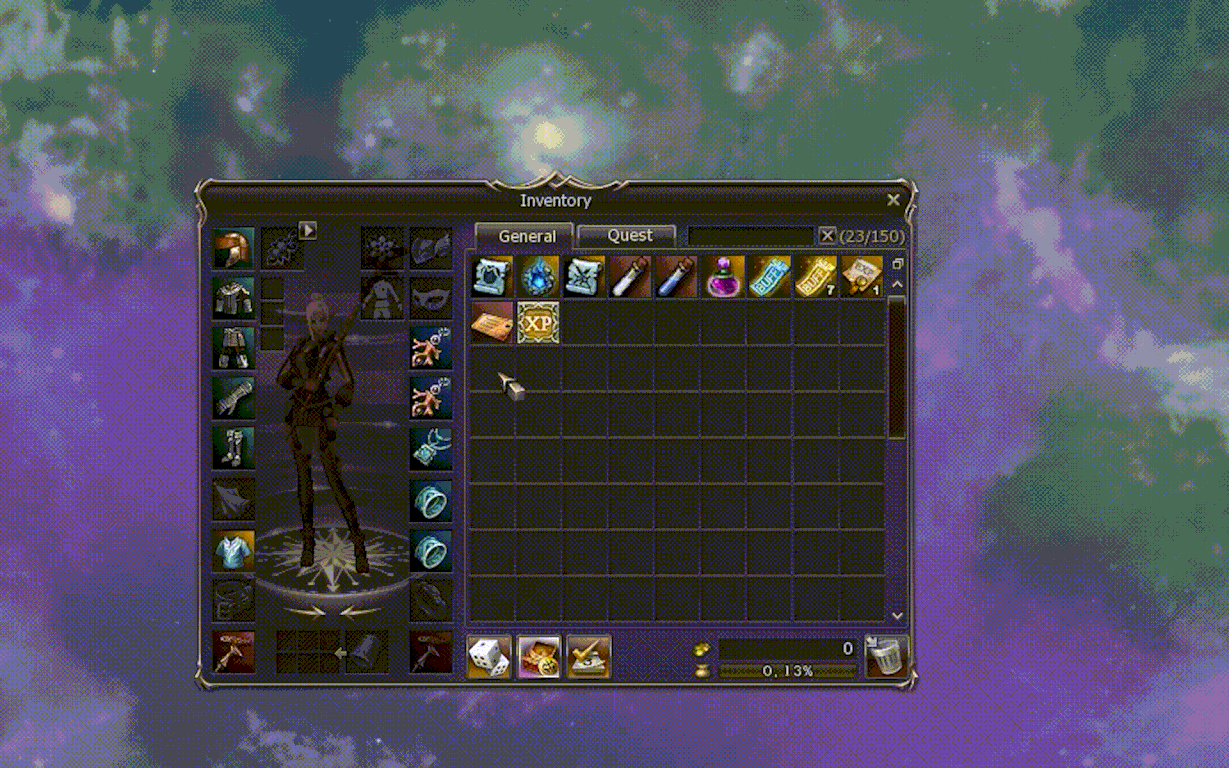Click the inventory search field
The height and width of the screenshot is (768, 1229).
[750, 236]
